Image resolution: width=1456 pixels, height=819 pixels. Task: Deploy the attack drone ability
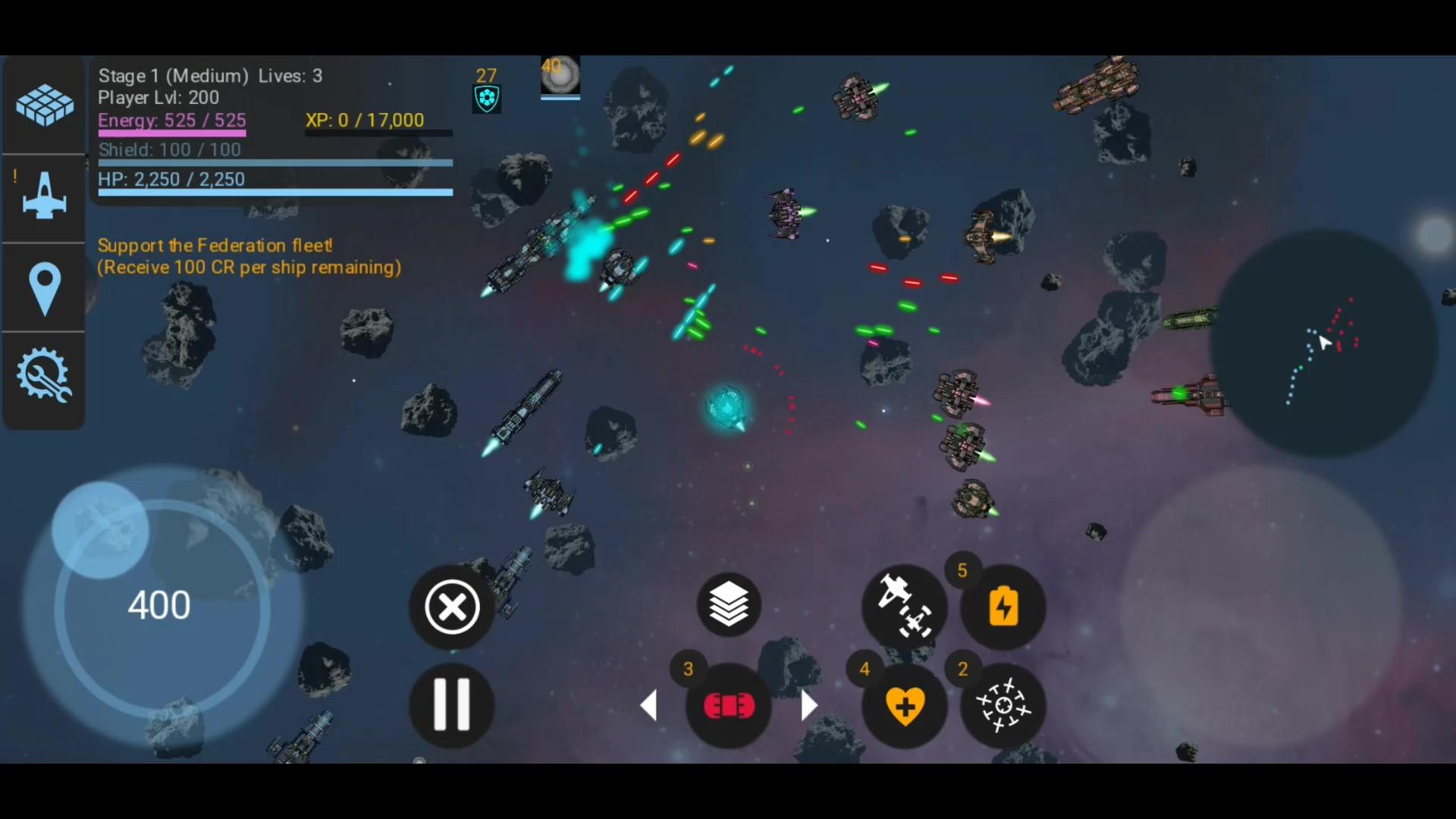(905, 604)
